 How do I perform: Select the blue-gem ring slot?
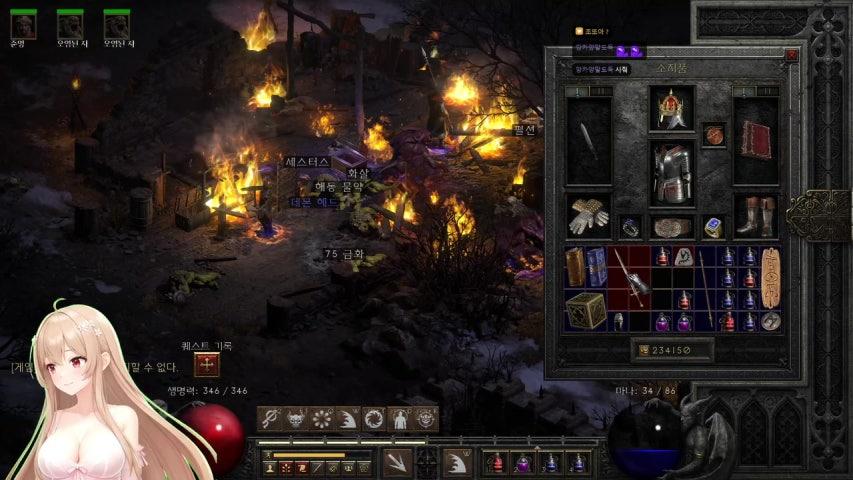[712, 227]
